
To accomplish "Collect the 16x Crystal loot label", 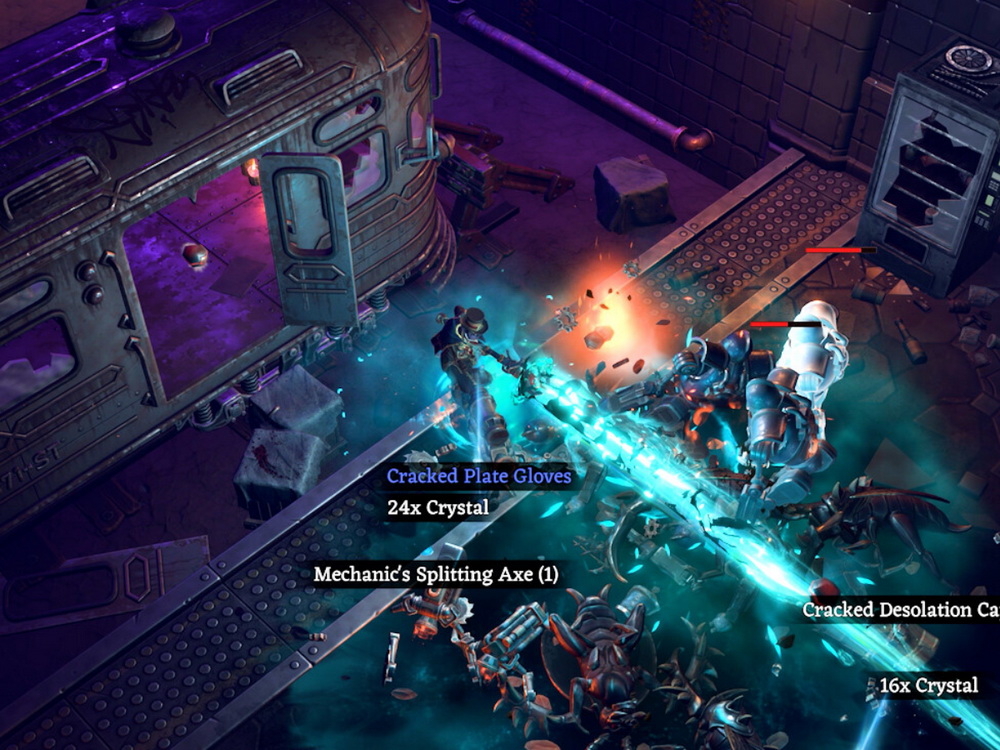I will click(x=928, y=686).
